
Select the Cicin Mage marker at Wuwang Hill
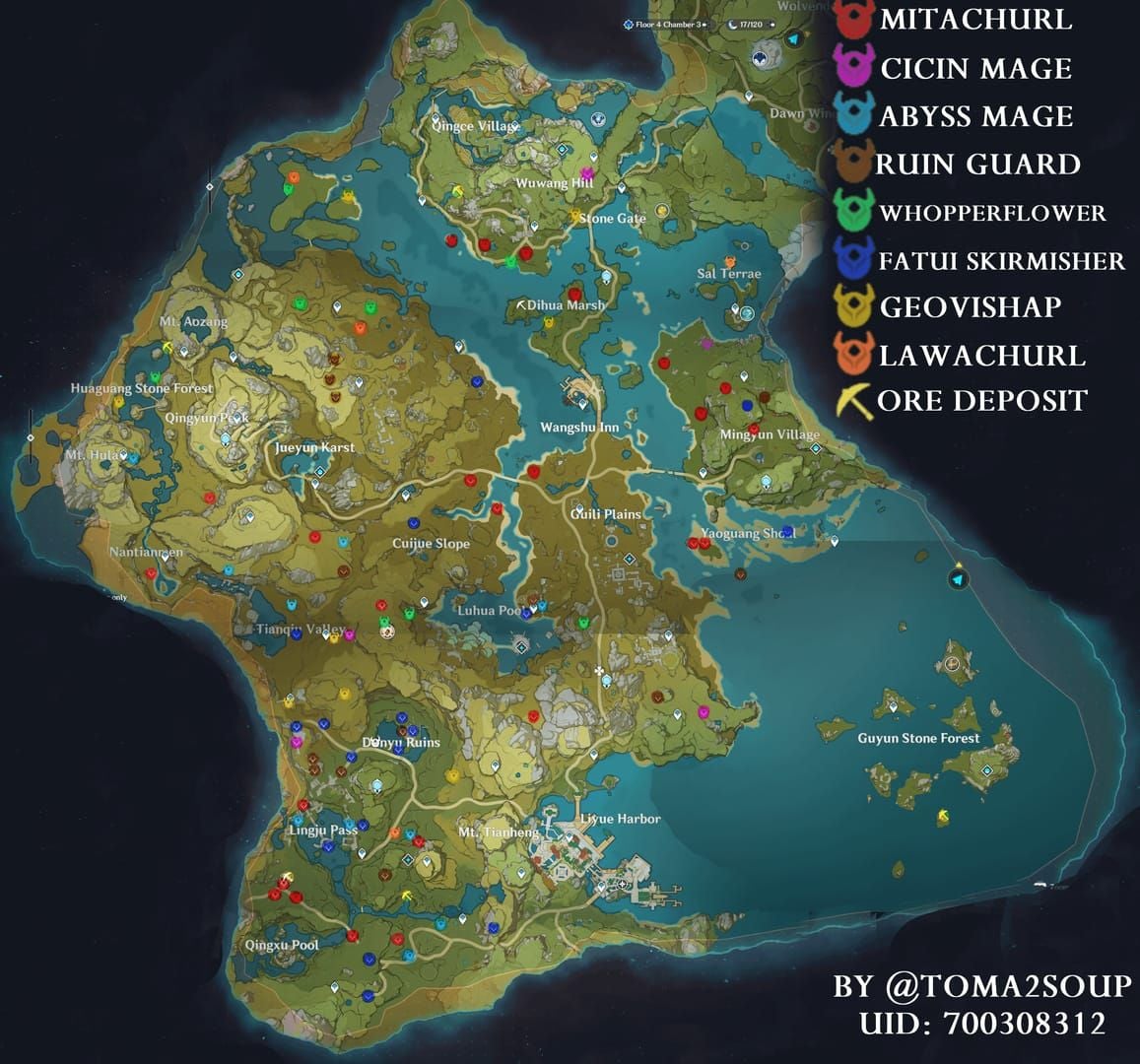point(586,173)
